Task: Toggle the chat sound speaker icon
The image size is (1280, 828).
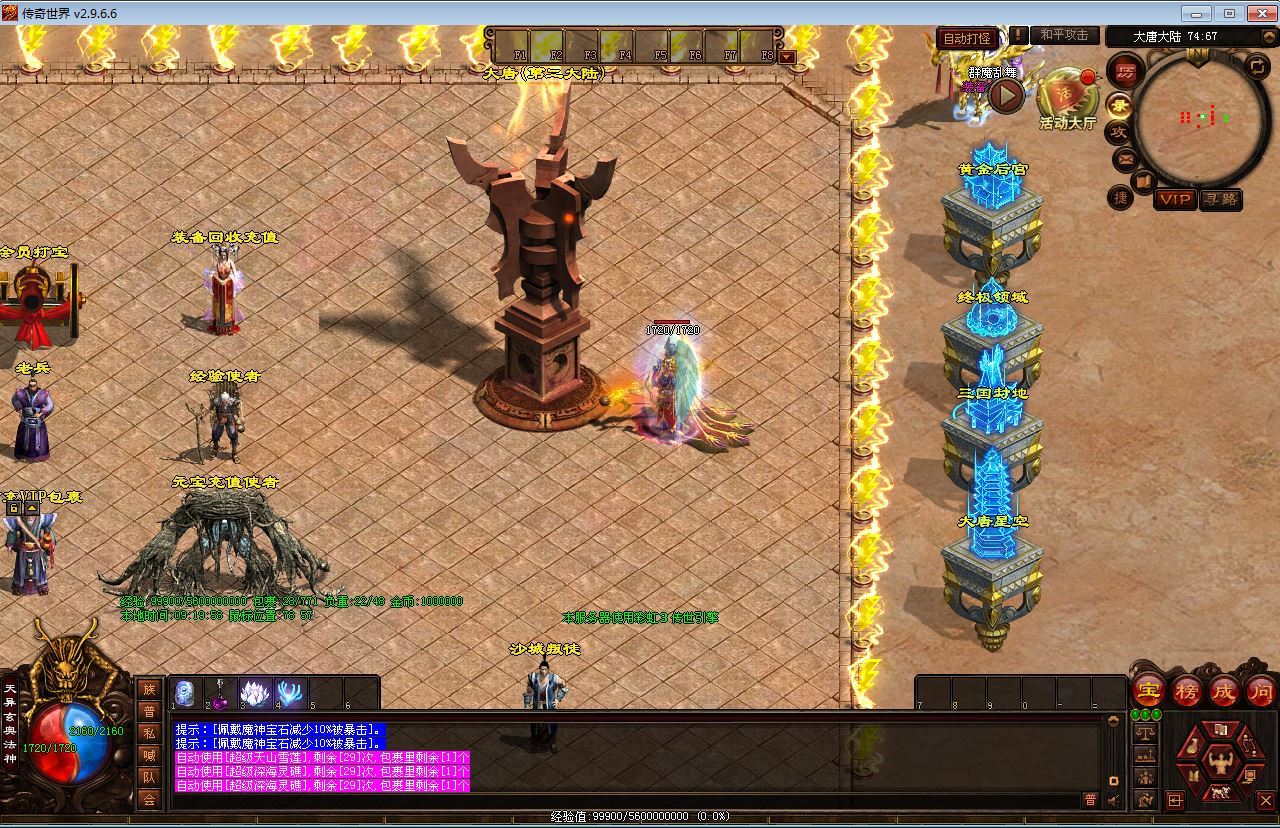Action: (1114, 799)
